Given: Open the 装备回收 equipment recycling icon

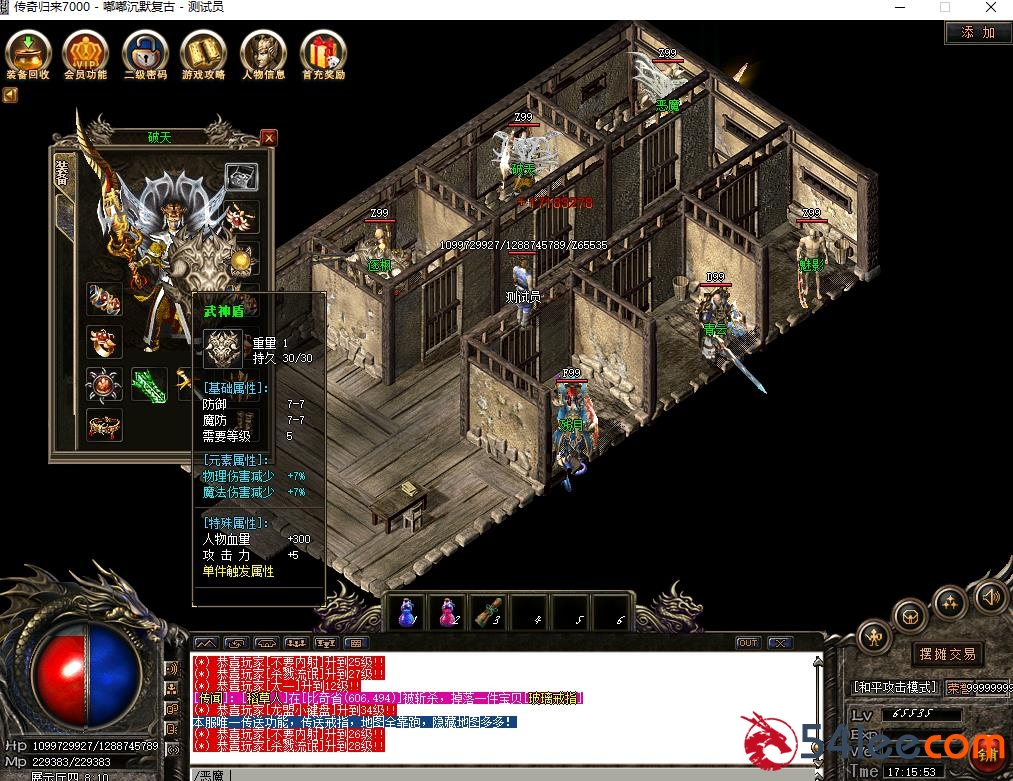Looking at the screenshot, I should tap(27, 52).
